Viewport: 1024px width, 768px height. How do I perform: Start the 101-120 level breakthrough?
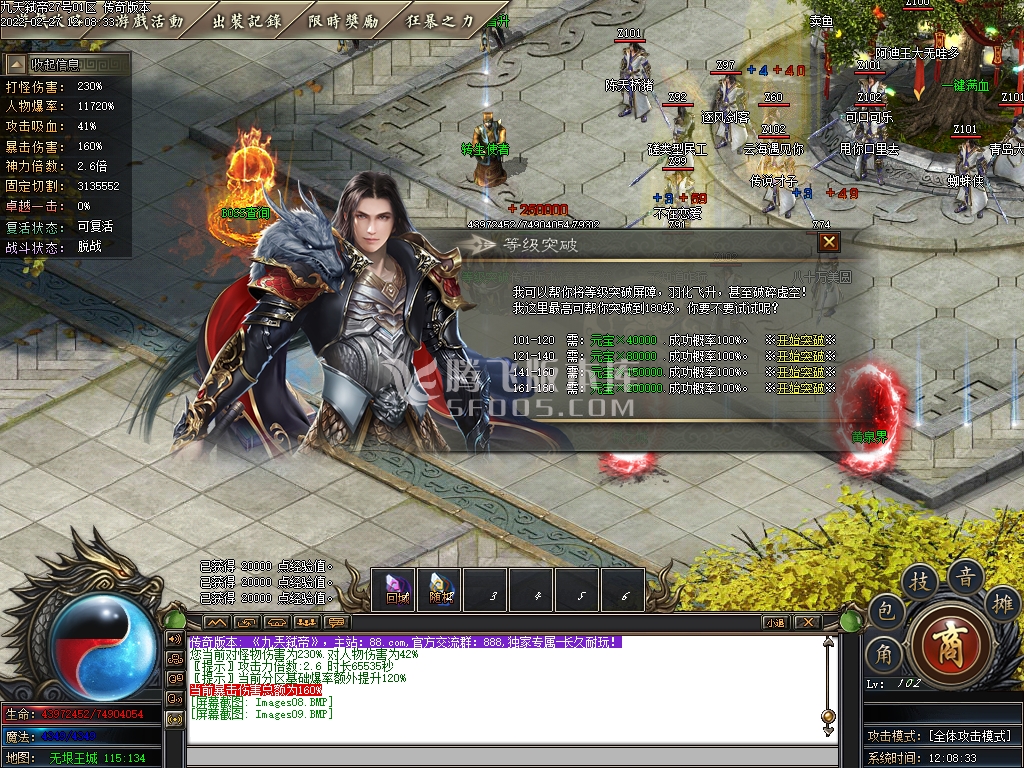(799, 341)
